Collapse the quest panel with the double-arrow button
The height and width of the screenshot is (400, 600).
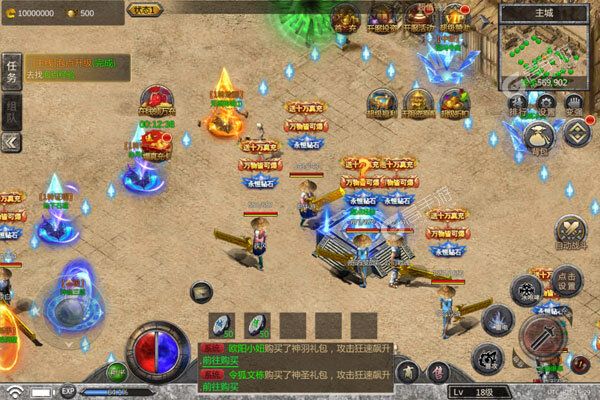pyautogui.click(x=12, y=142)
